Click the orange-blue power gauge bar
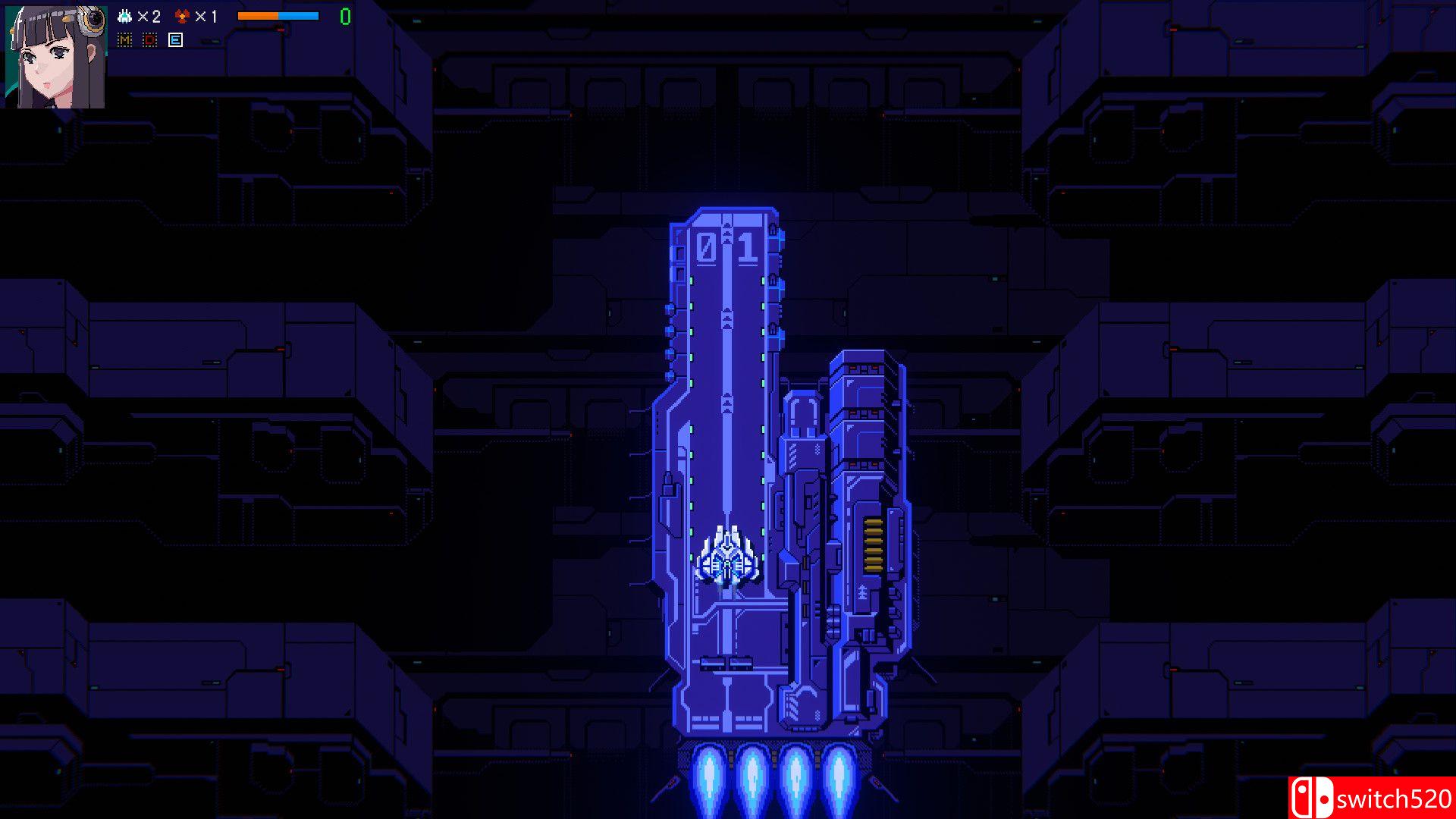 pyautogui.click(x=278, y=16)
